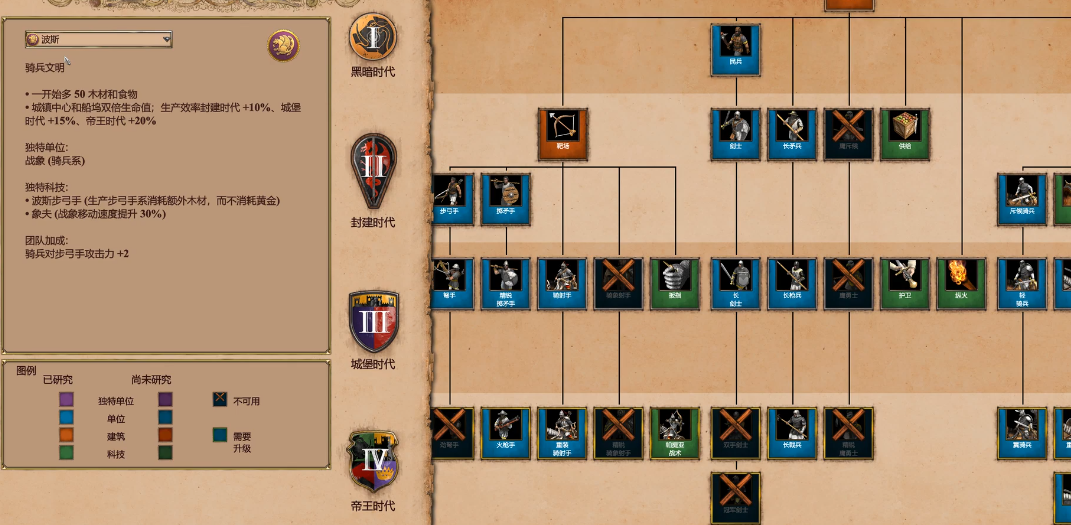Select the 供给 technology node
Image resolution: width=1071 pixels, height=525 pixels.
pyautogui.click(x=905, y=134)
